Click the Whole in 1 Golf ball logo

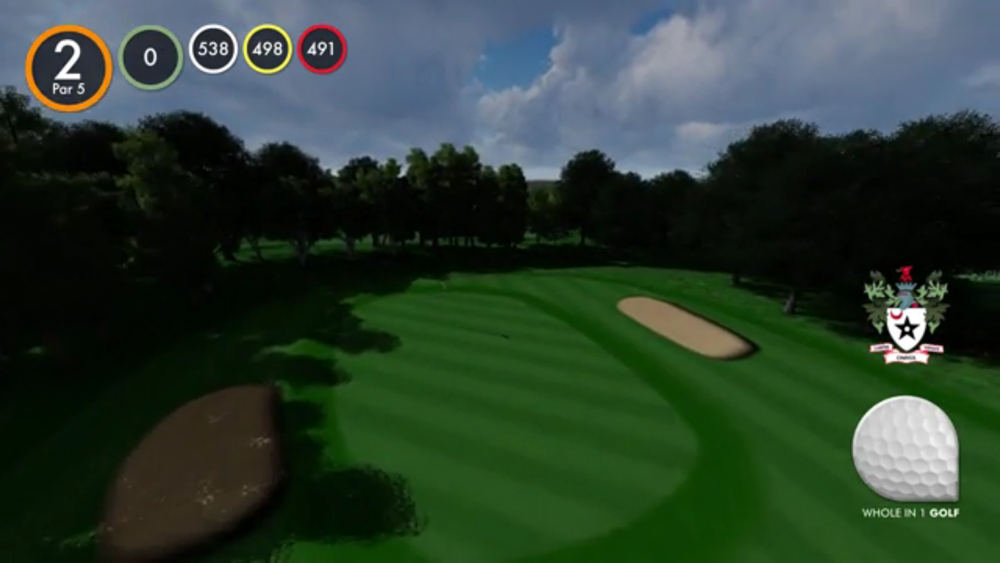tap(906, 450)
